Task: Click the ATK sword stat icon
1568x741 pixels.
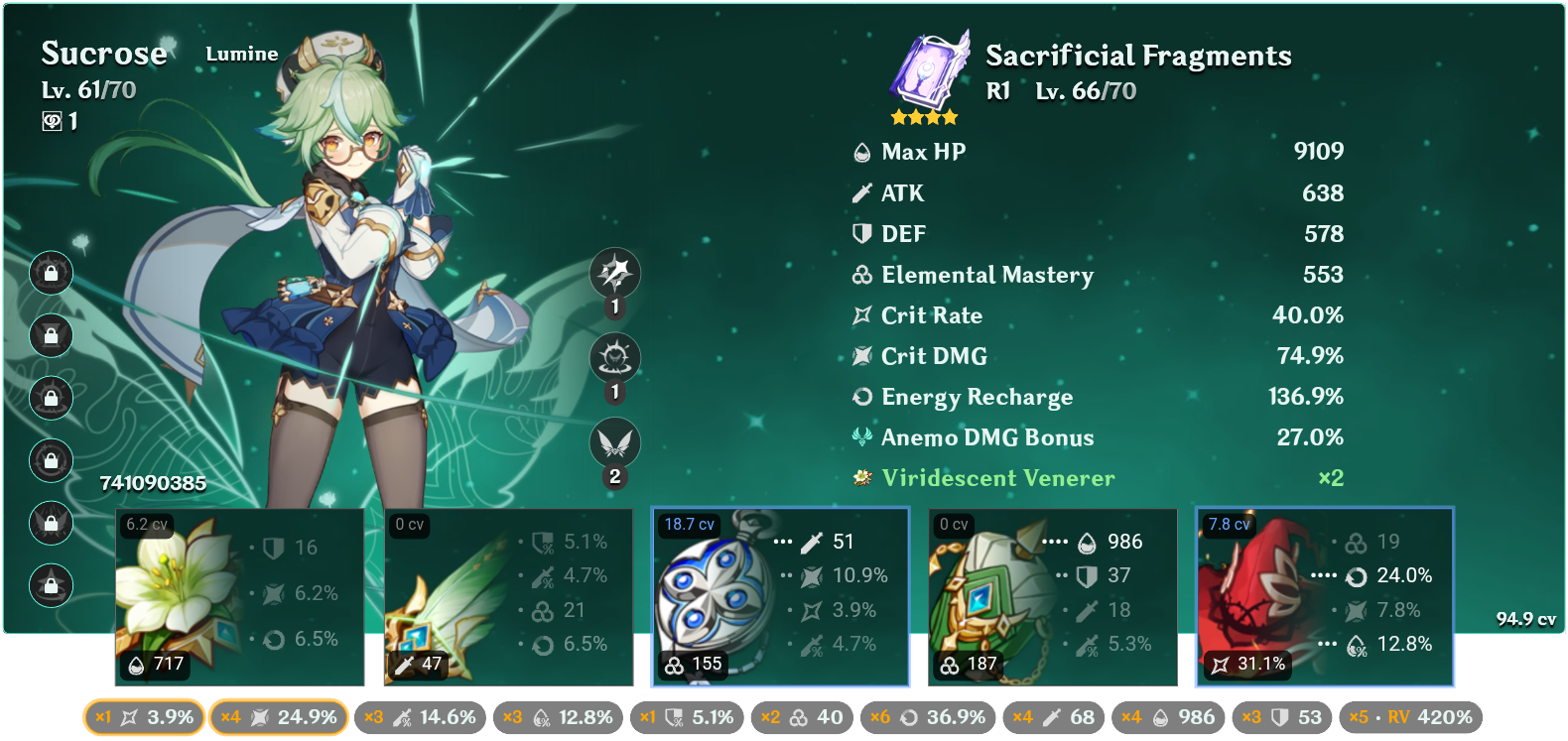Action: tap(861, 192)
